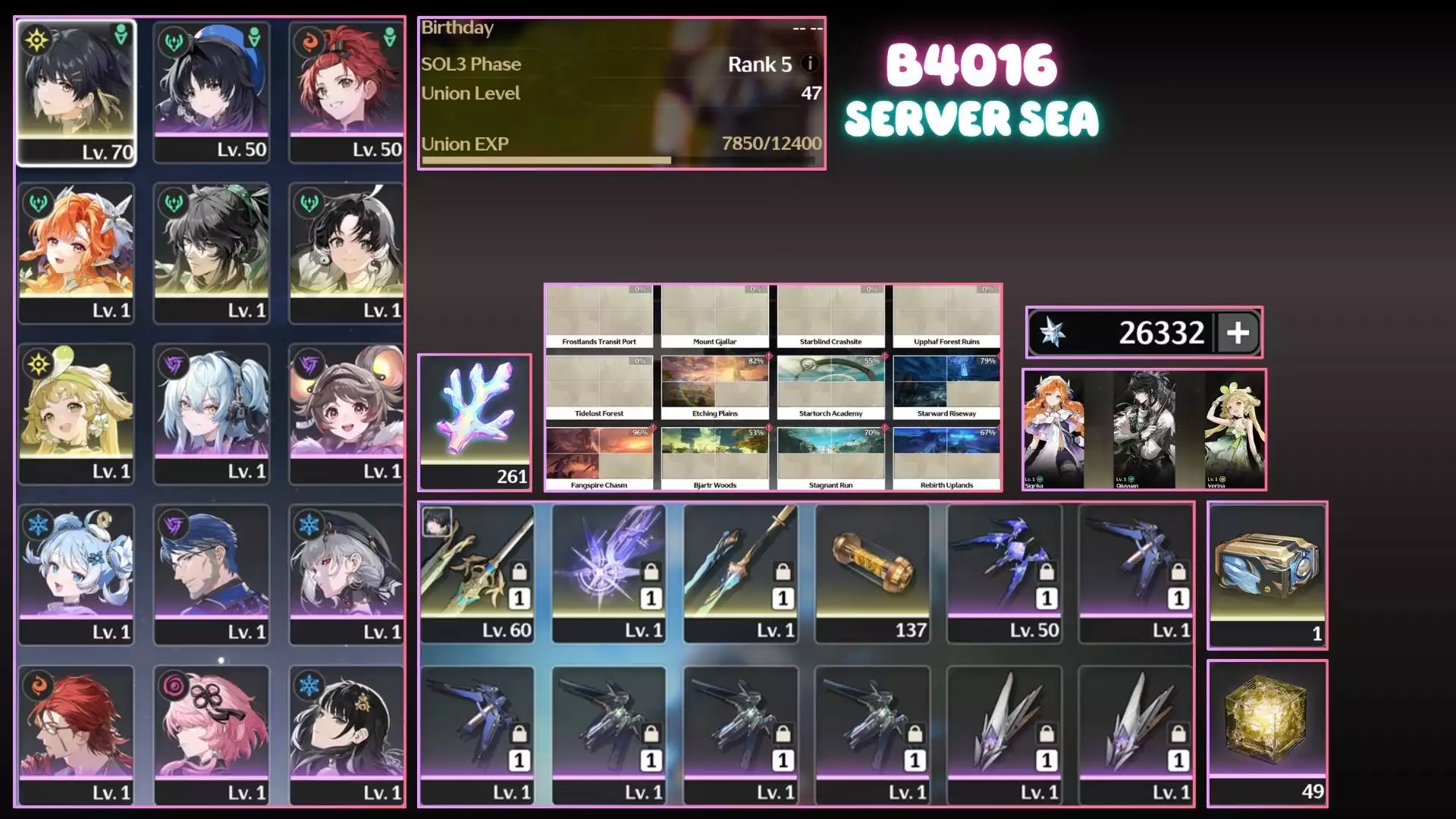
Task: Select the blue-haired man with glasses
Action: [x=212, y=573]
